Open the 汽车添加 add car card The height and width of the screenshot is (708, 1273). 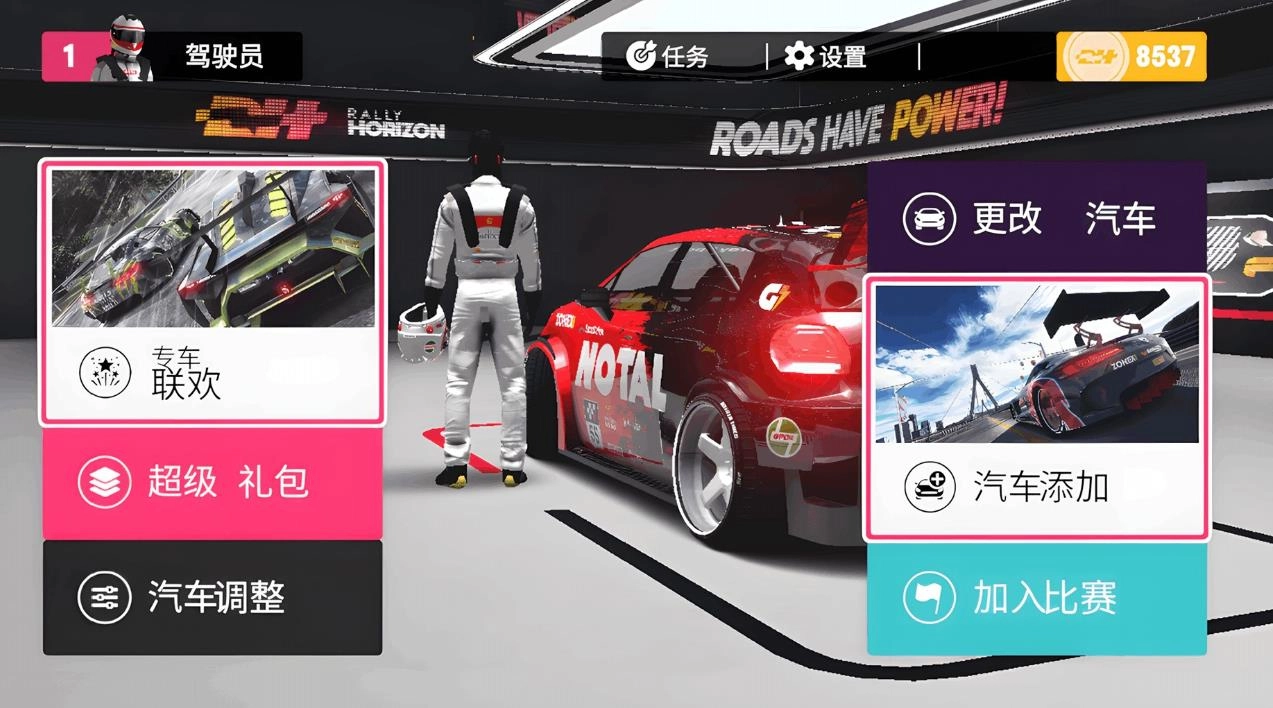click(x=1036, y=408)
